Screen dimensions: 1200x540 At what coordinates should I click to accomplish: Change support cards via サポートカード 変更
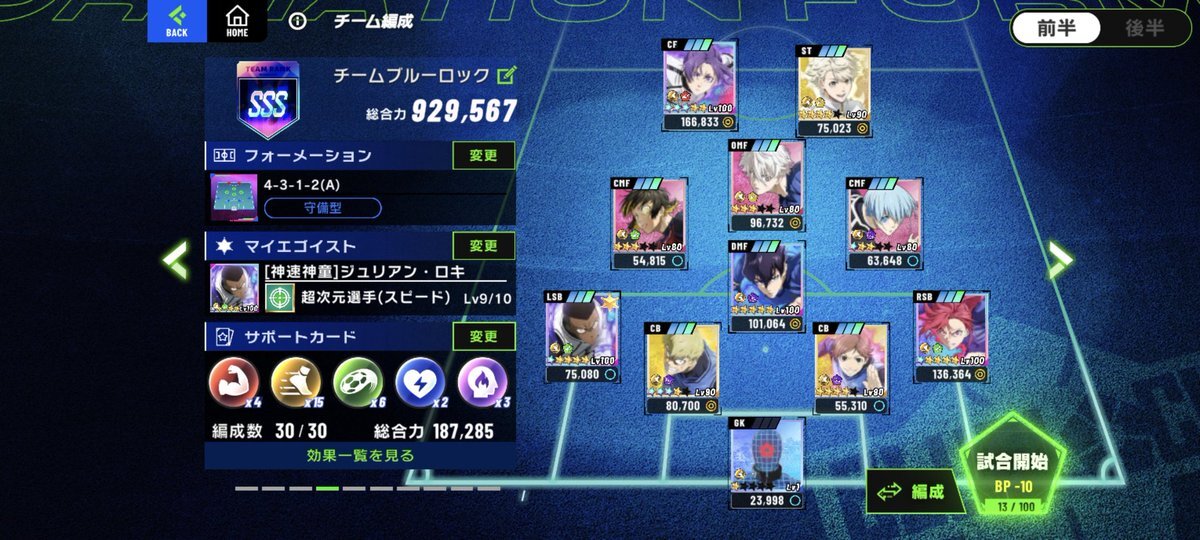click(484, 336)
